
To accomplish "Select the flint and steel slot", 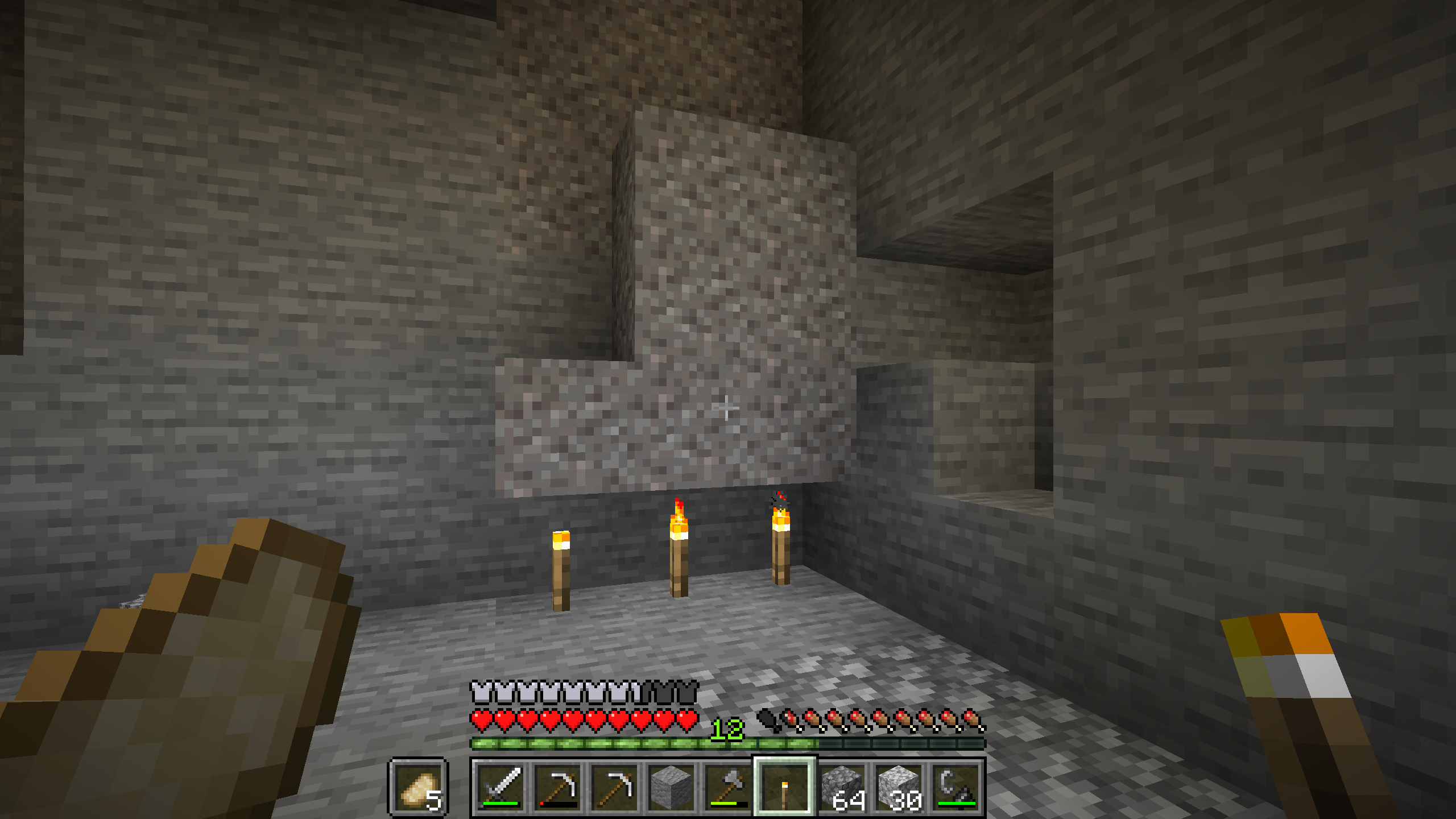I will (956, 787).
